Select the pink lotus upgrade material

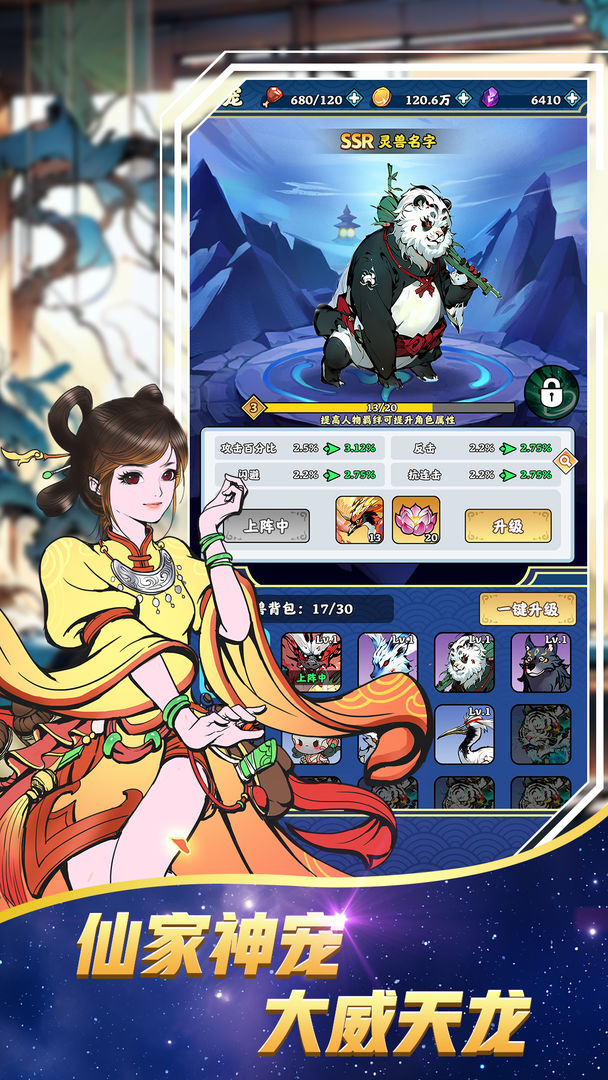click(416, 520)
